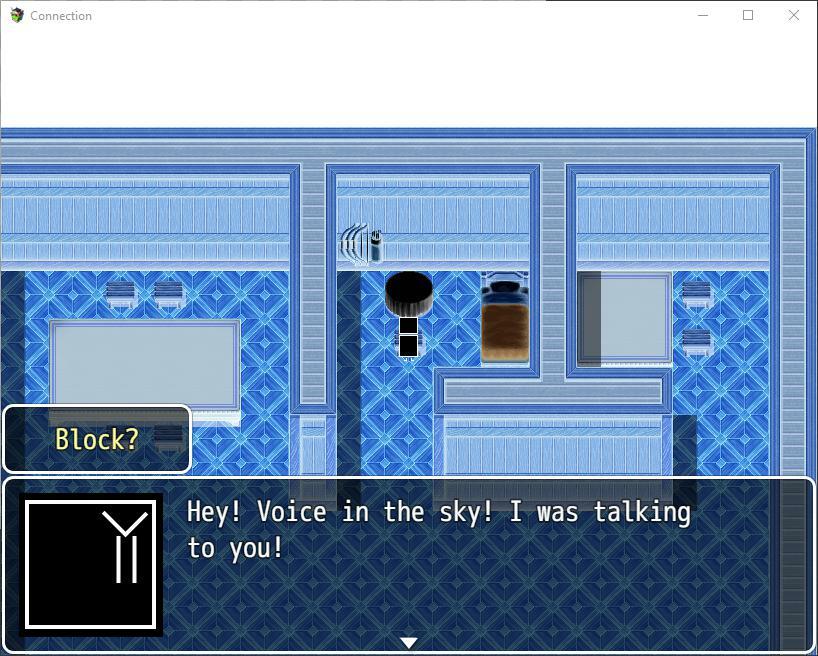Close the Connection game window
This screenshot has width=818, height=656.
click(x=794, y=15)
